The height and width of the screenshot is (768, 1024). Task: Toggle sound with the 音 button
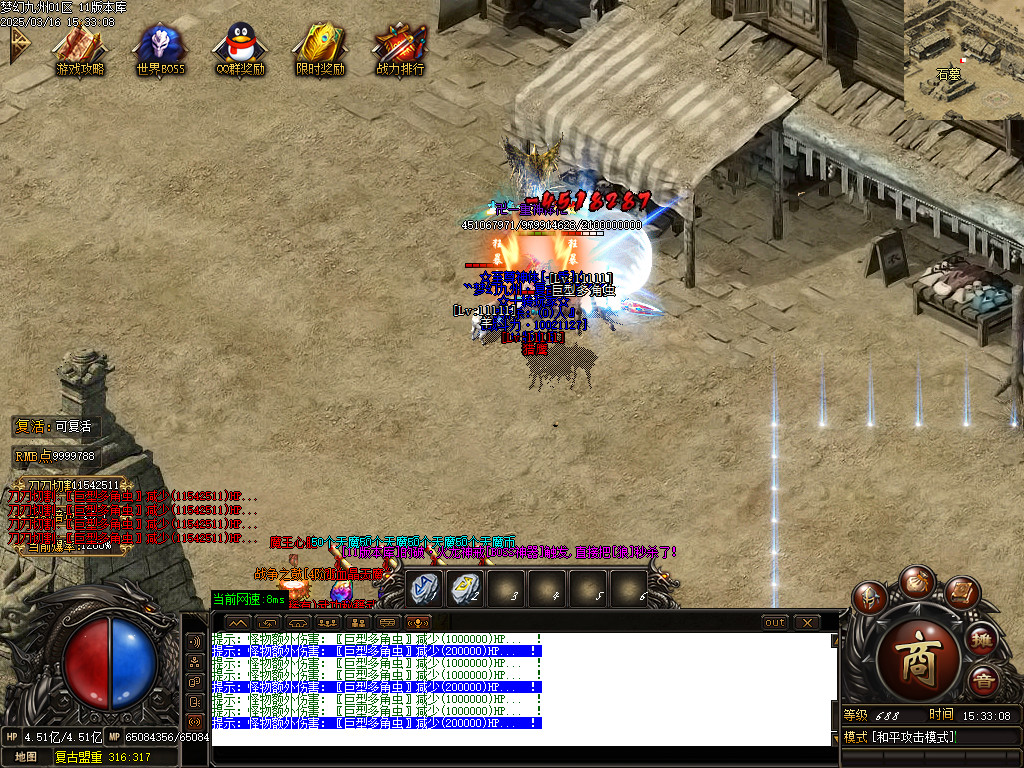(x=983, y=683)
